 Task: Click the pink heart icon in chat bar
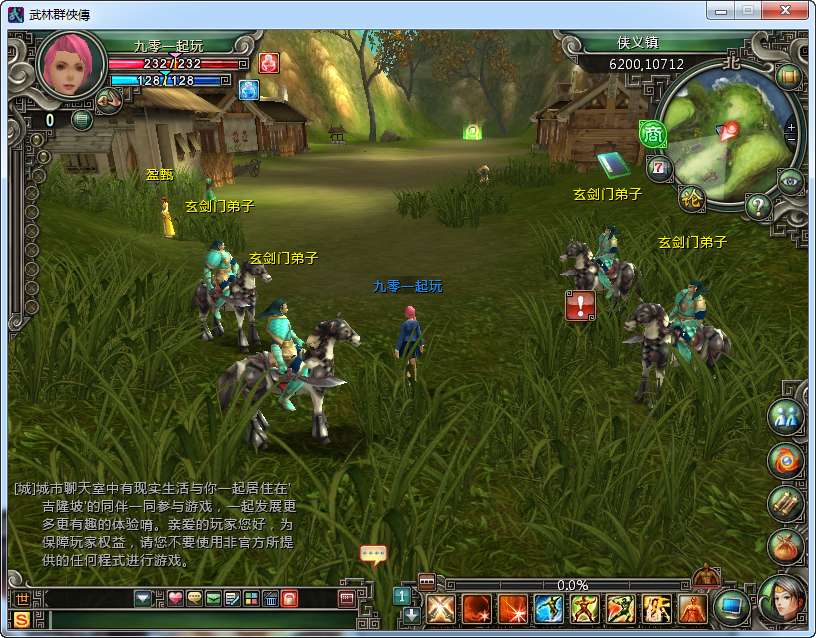click(175, 598)
